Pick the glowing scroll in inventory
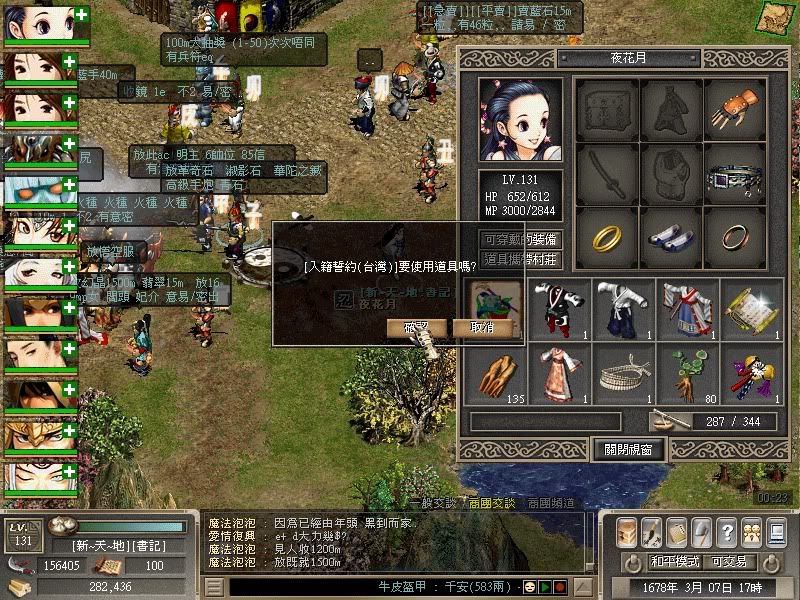Viewport: 800px width, 600px height. tap(752, 307)
